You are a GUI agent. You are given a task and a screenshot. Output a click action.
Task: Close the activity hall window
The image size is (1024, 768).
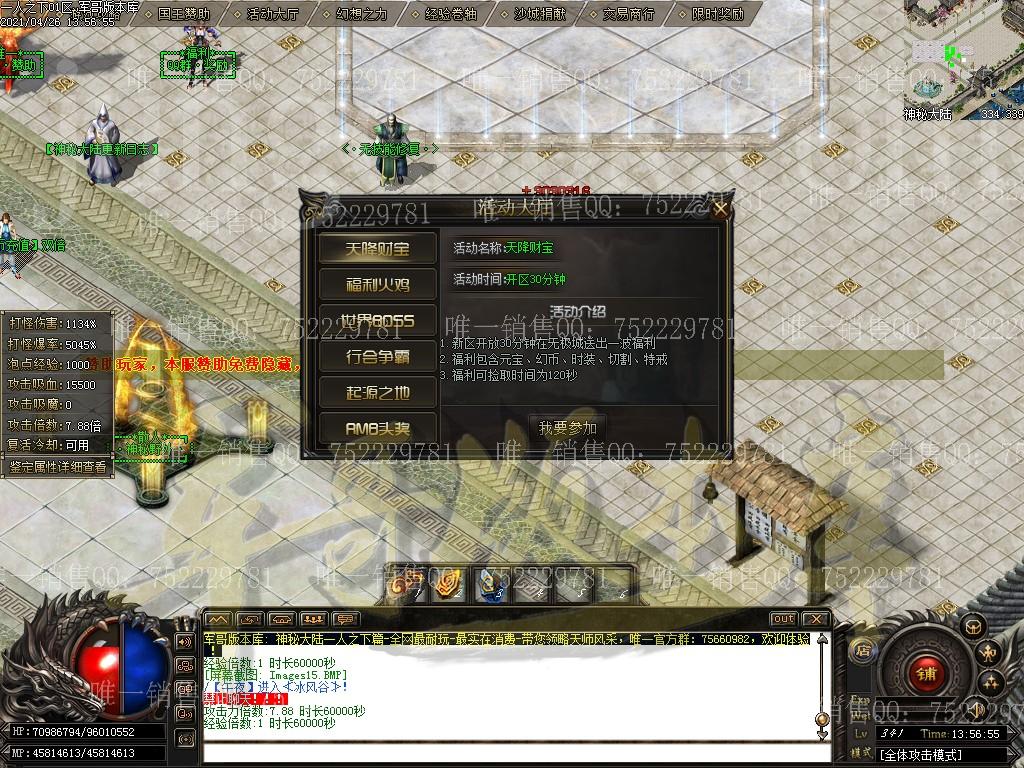[720, 209]
